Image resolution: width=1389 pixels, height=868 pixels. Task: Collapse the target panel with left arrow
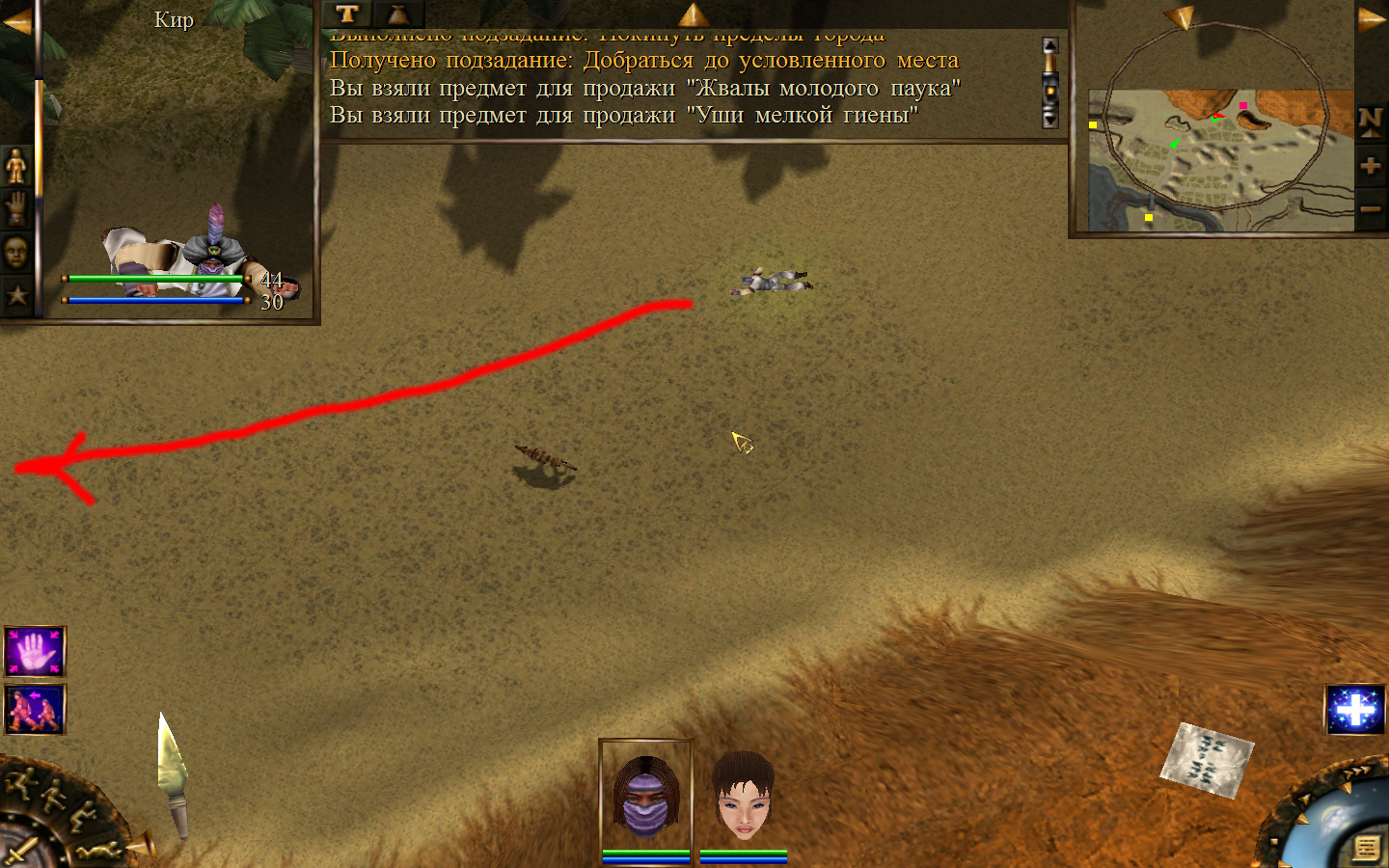pos(16,22)
